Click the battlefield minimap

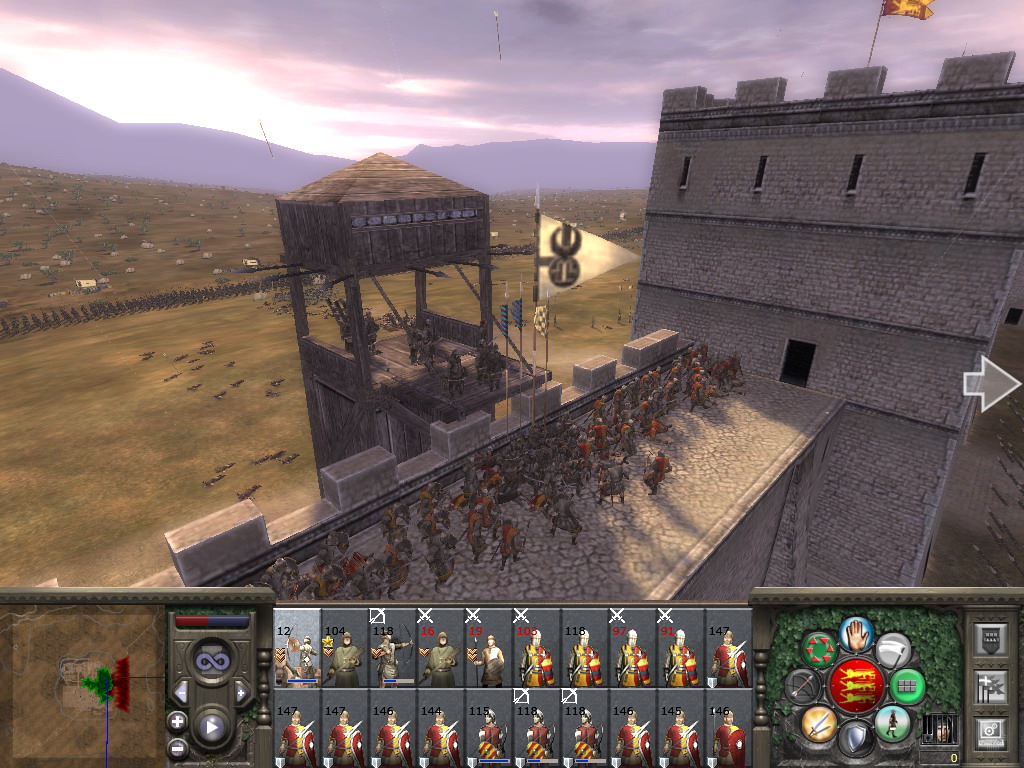(x=84, y=682)
